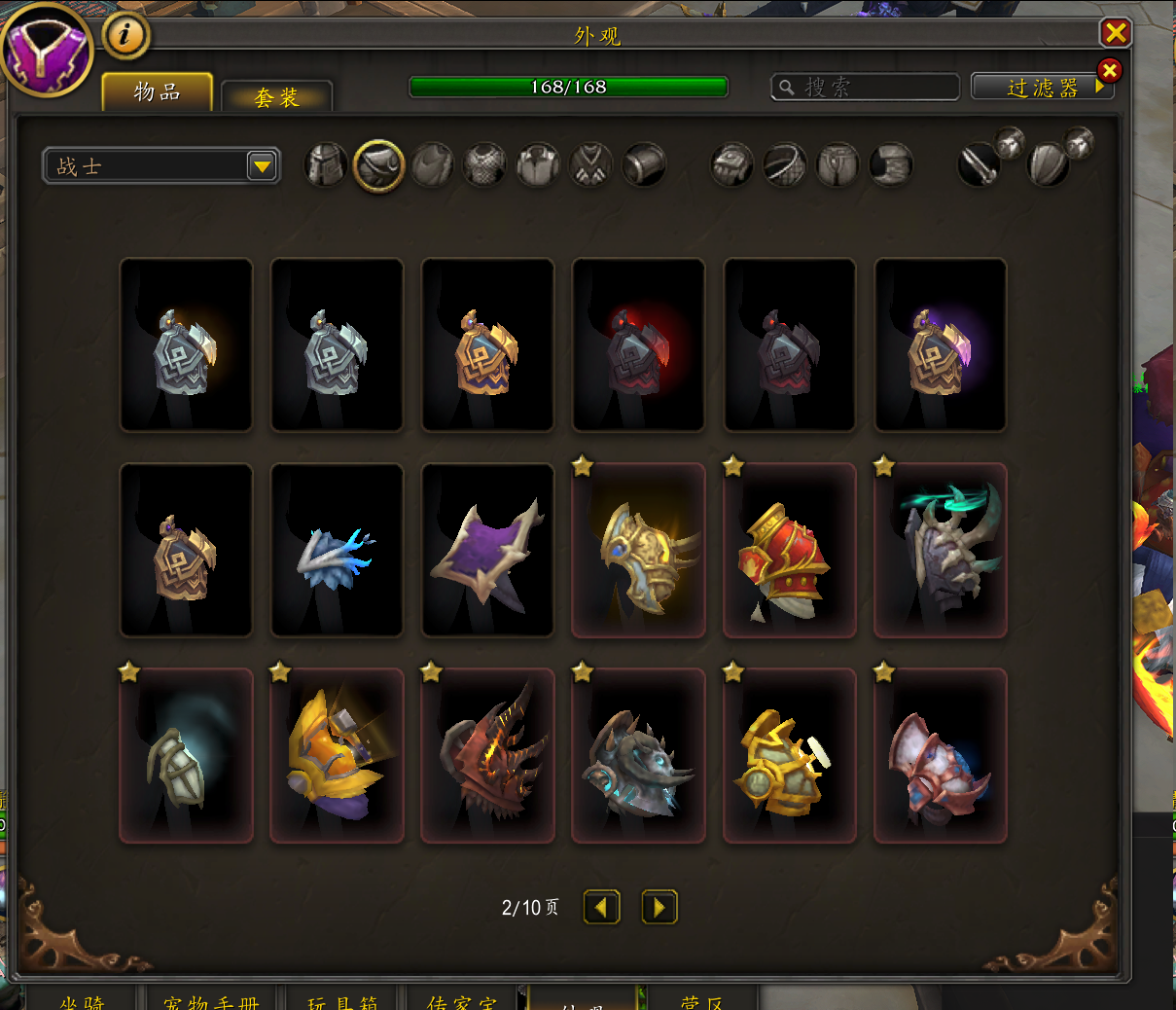This screenshot has height=1010, width=1176.
Task: Pick the purple spiked square shoulder appearance
Action: pos(487,550)
